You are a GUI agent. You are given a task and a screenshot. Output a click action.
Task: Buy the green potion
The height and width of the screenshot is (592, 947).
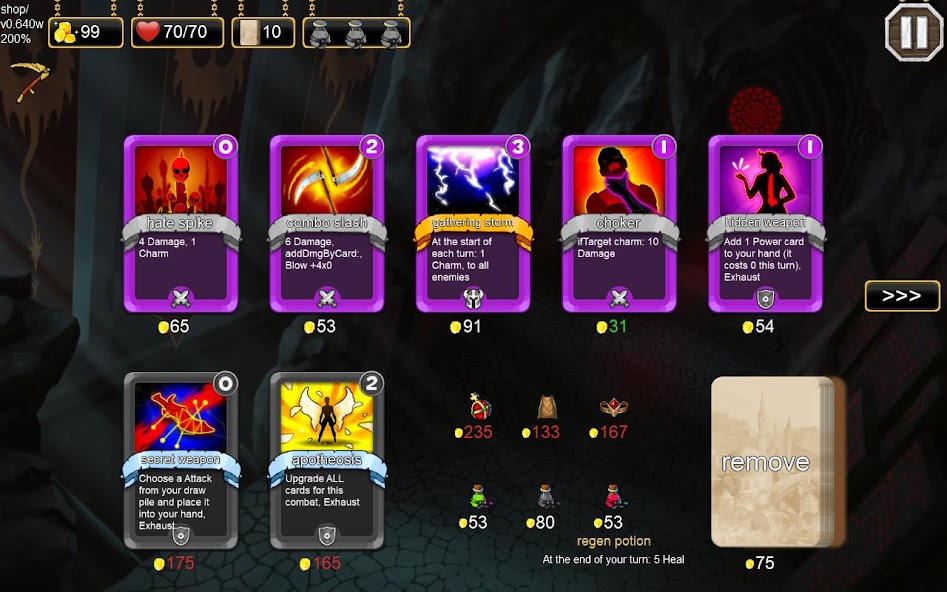(x=479, y=496)
